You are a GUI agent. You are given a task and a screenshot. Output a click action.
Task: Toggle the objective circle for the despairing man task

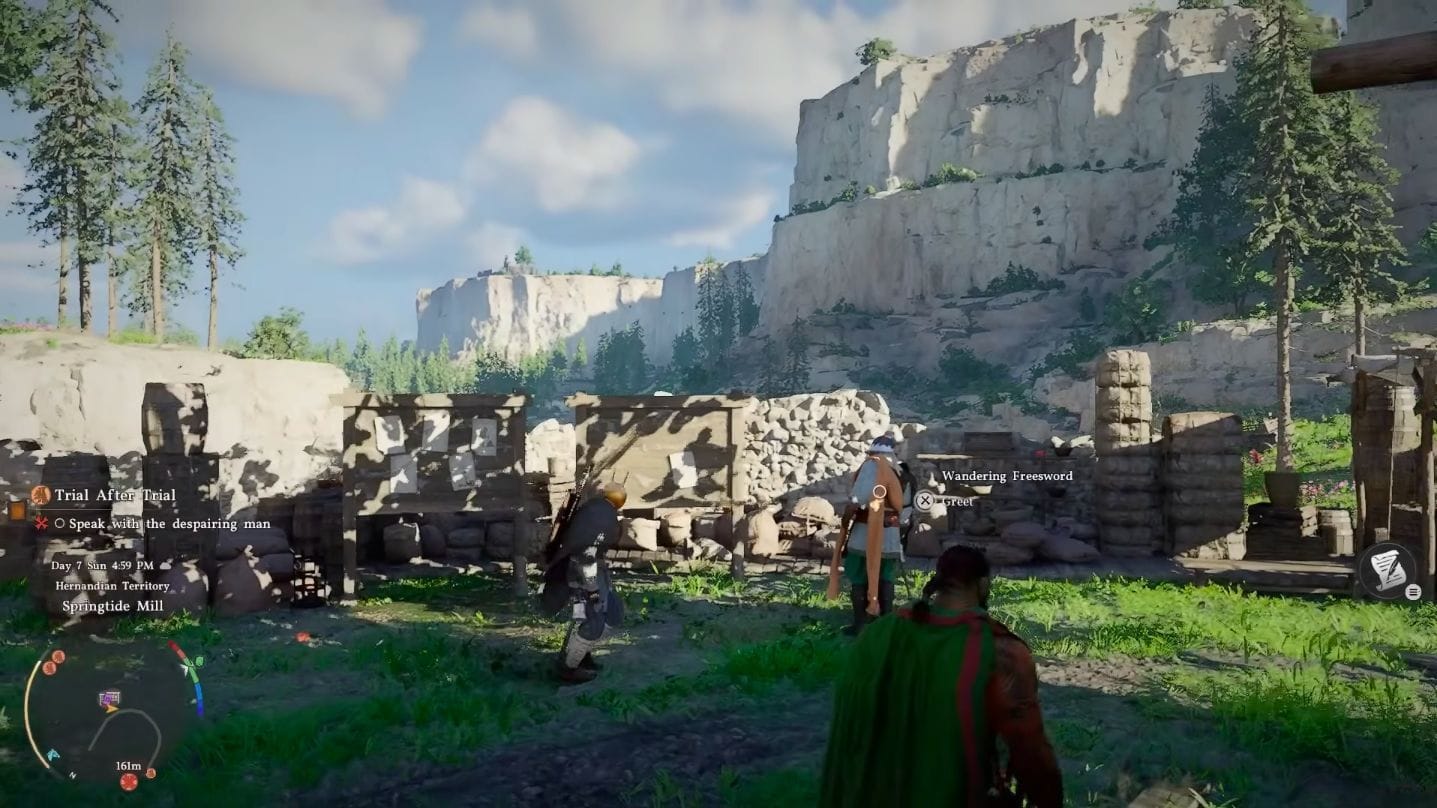click(62, 524)
